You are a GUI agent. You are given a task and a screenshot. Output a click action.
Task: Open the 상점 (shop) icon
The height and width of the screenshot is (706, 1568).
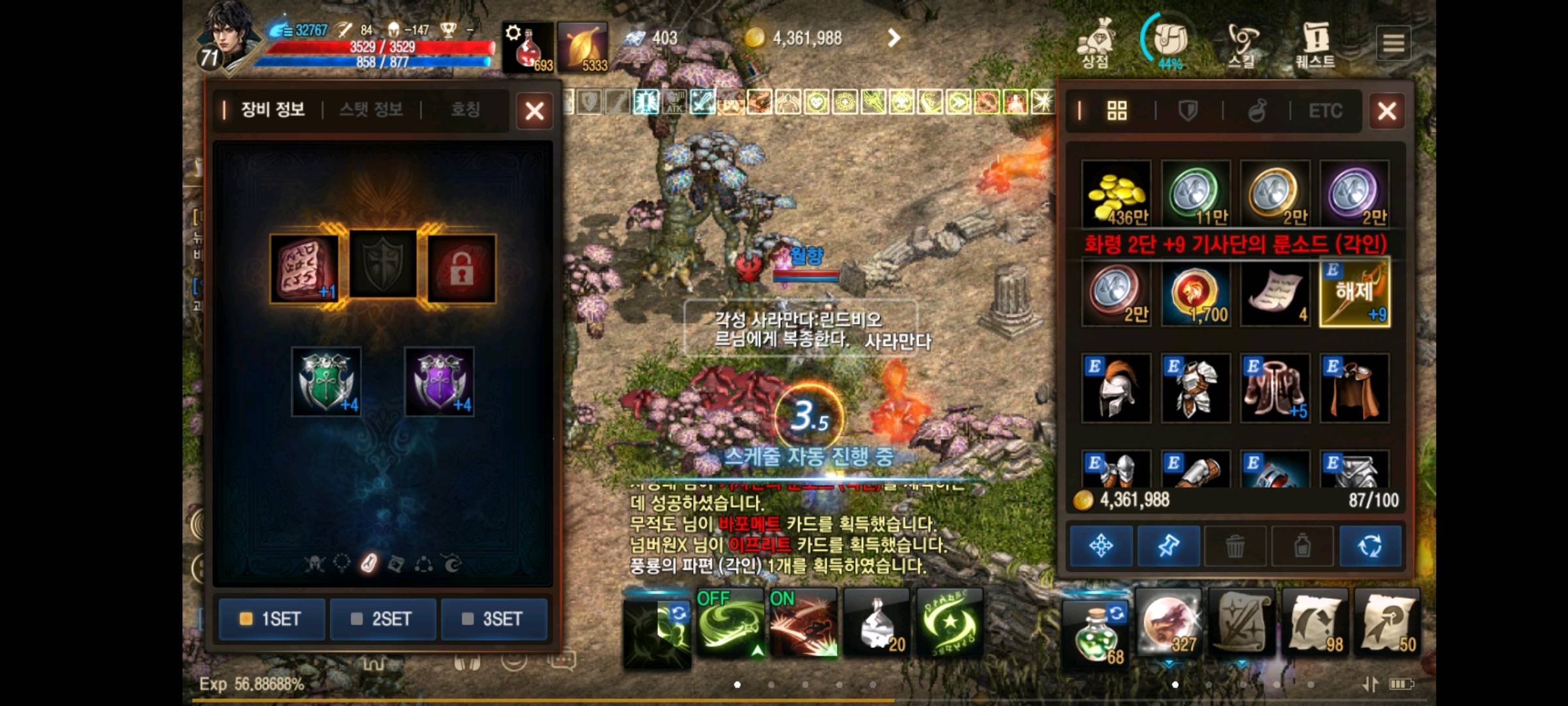[1097, 41]
